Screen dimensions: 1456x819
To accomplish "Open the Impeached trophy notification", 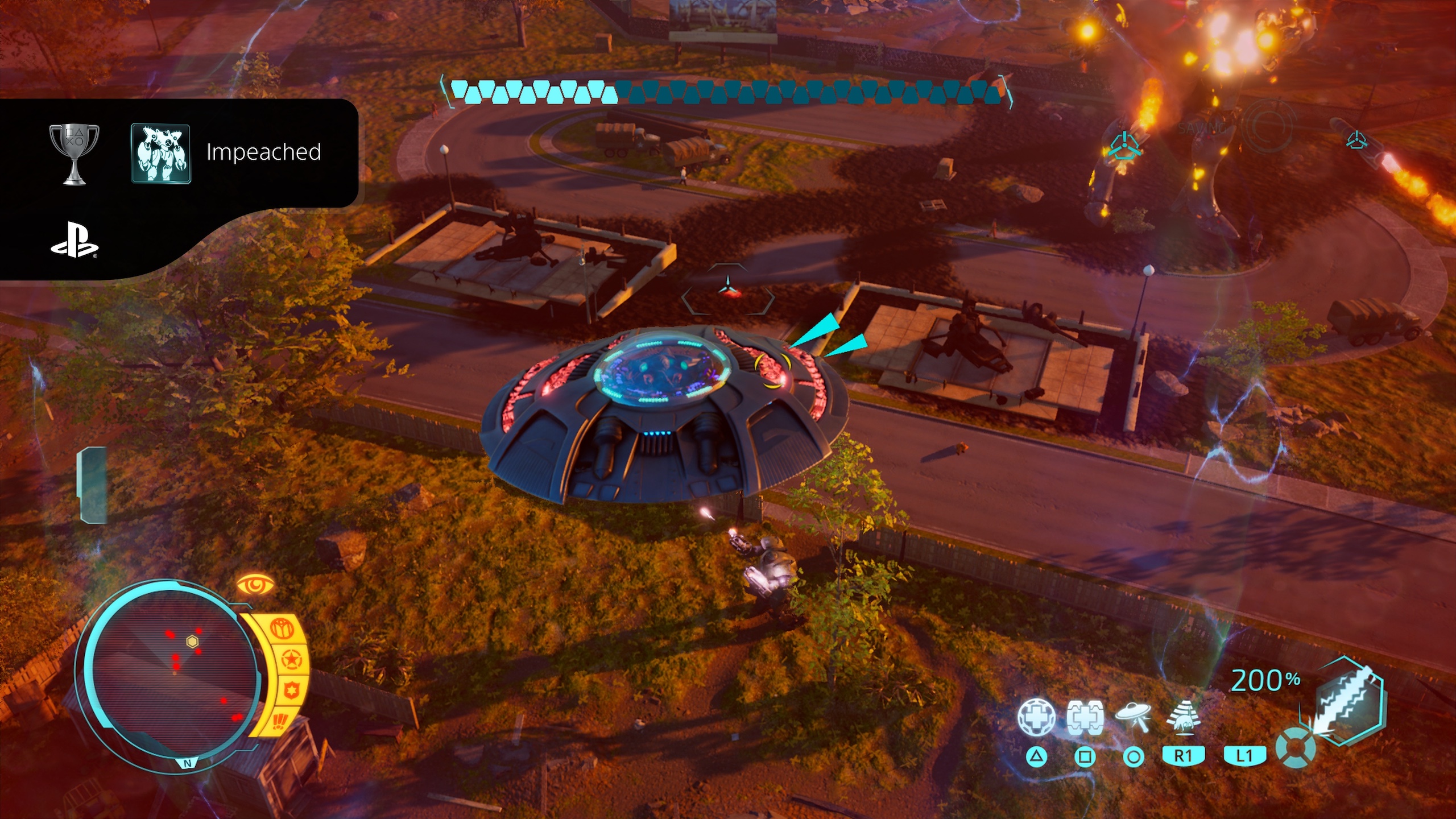I will [264, 152].
